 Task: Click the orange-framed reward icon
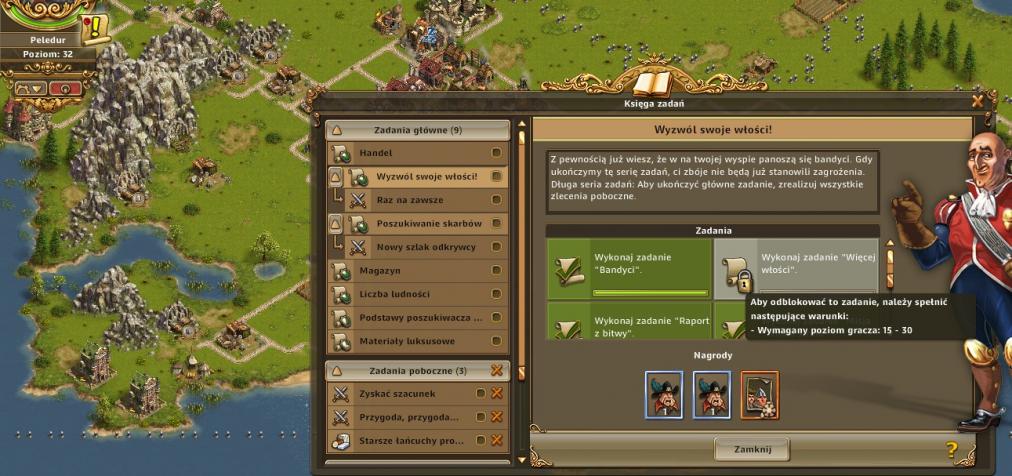click(760, 394)
